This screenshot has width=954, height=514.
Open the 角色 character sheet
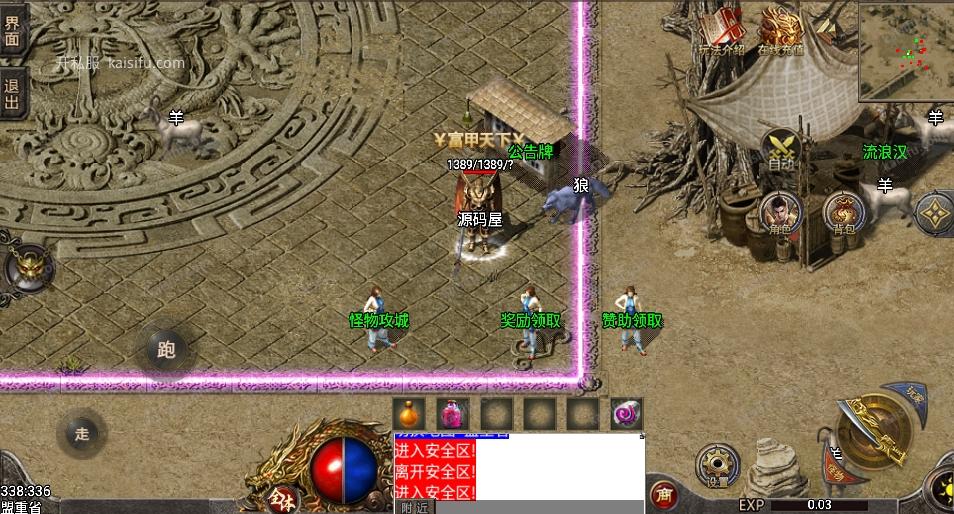pyautogui.click(x=781, y=213)
